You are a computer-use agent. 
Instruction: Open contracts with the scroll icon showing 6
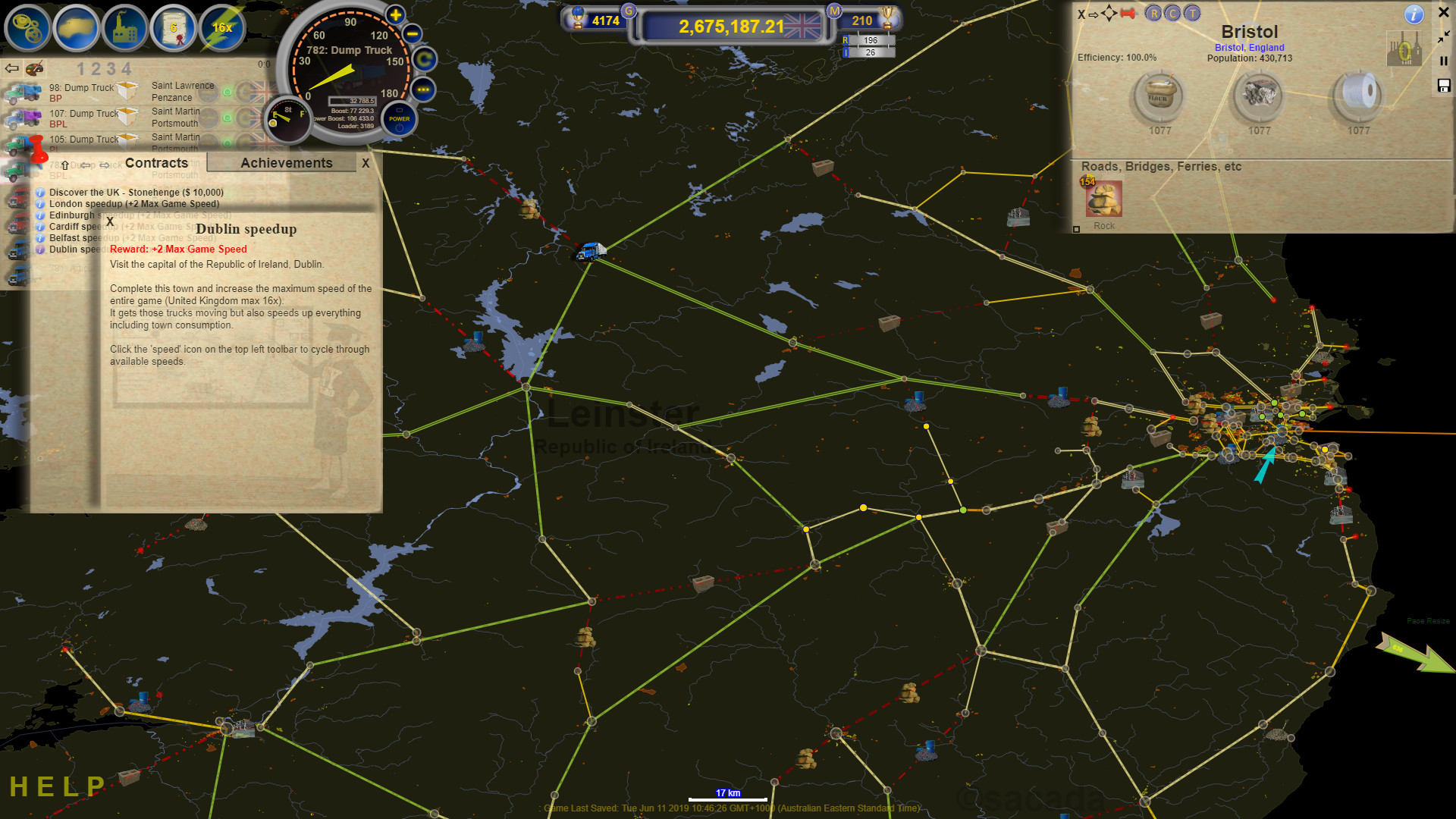[174, 28]
